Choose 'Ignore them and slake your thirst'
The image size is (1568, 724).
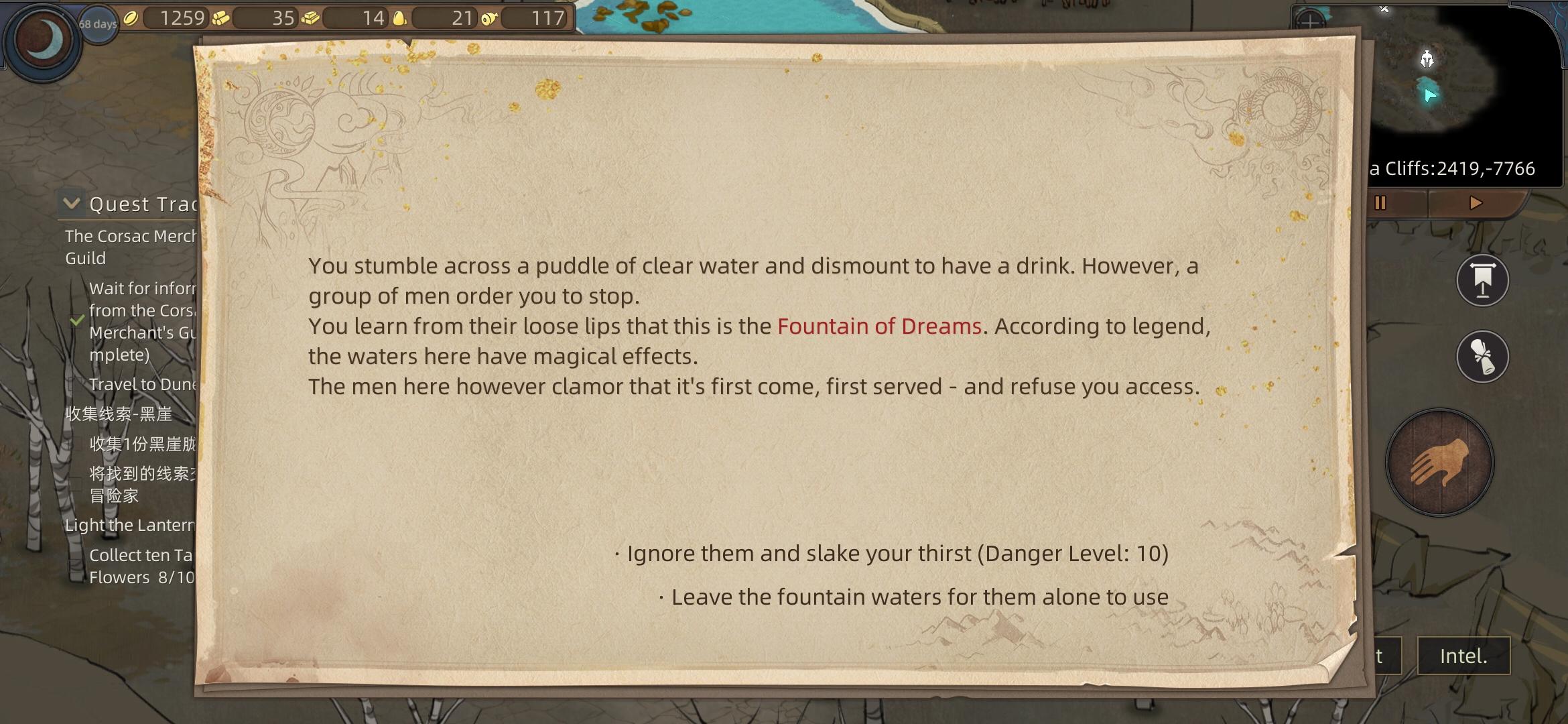pos(891,553)
